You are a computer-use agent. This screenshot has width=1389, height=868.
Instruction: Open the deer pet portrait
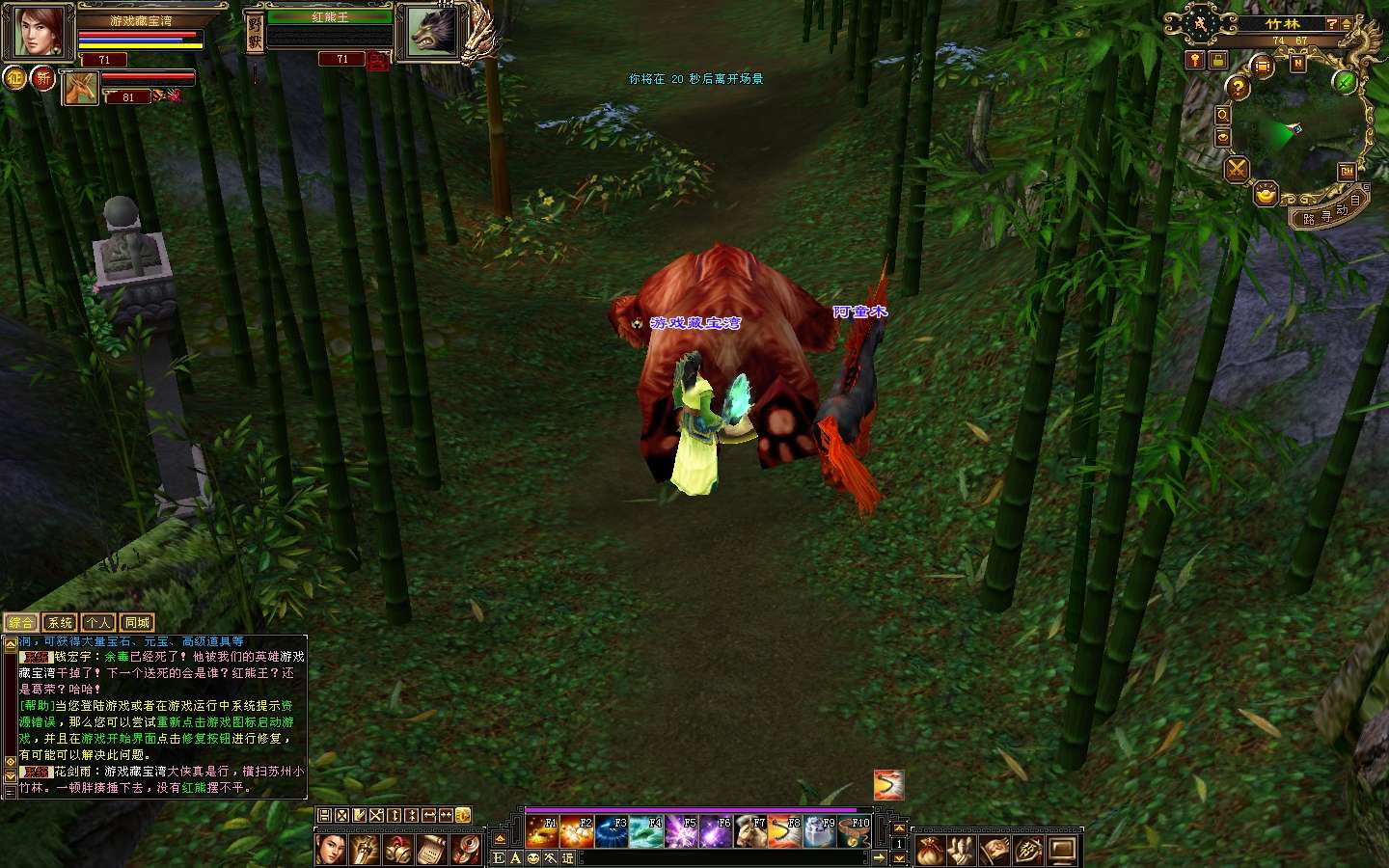click(81, 90)
